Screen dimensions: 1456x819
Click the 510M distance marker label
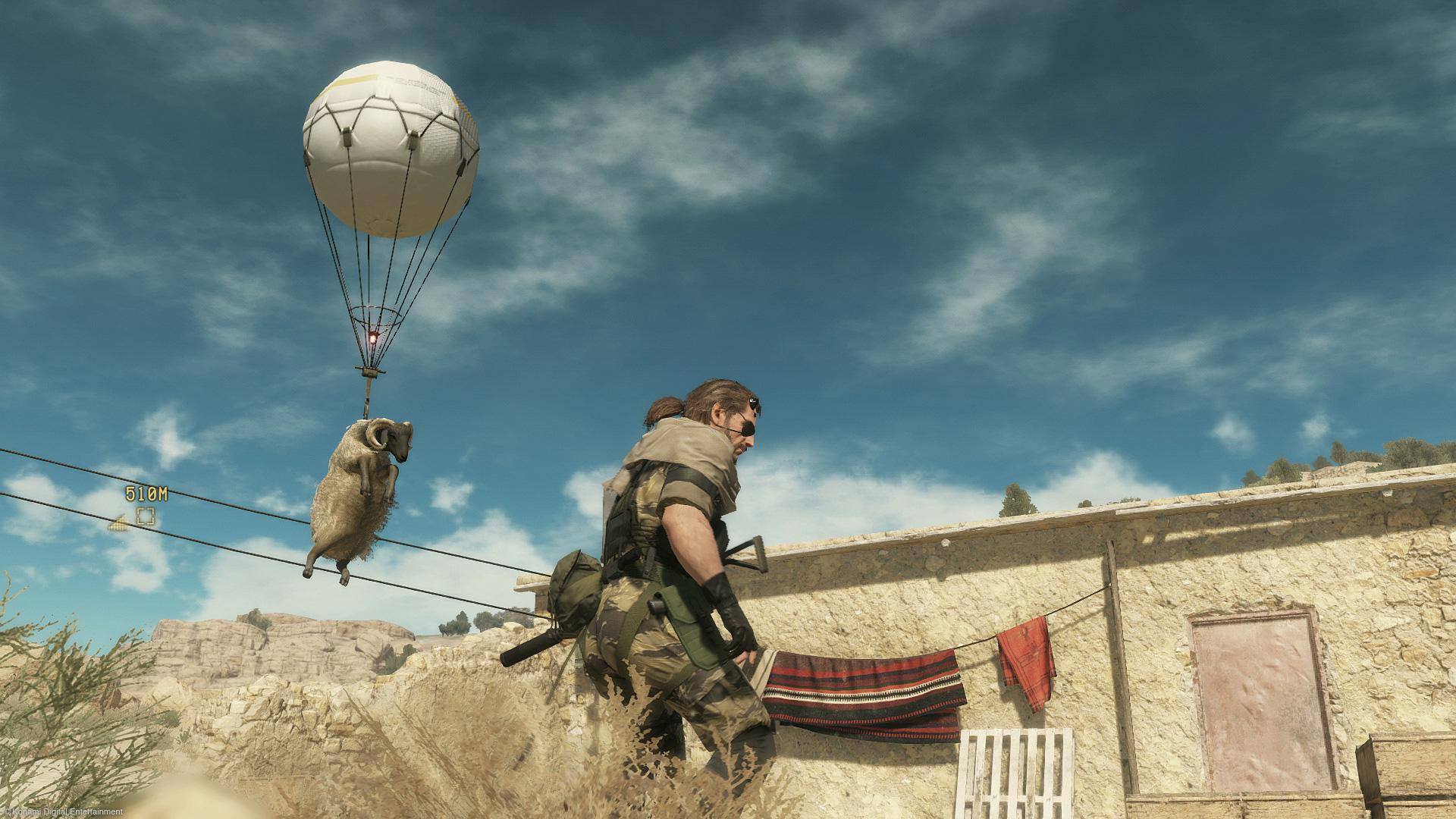click(146, 493)
